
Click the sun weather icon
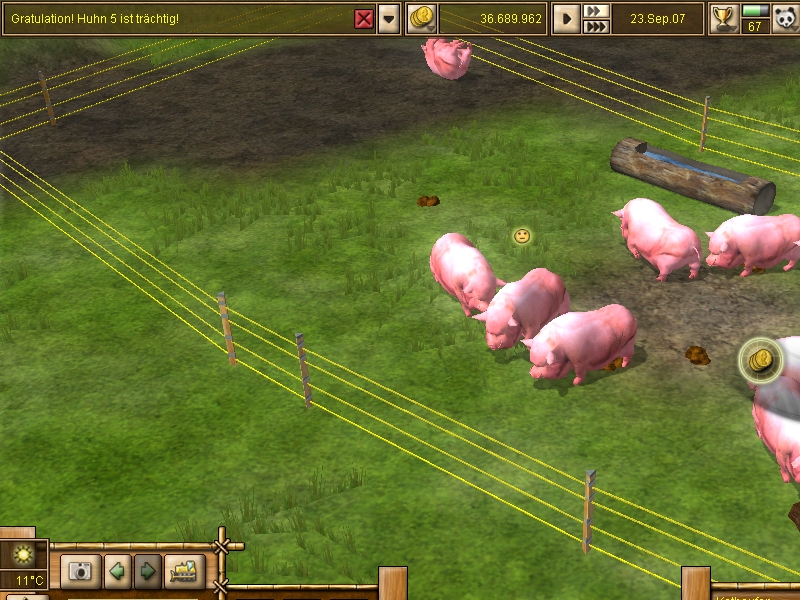pos(22,554)
